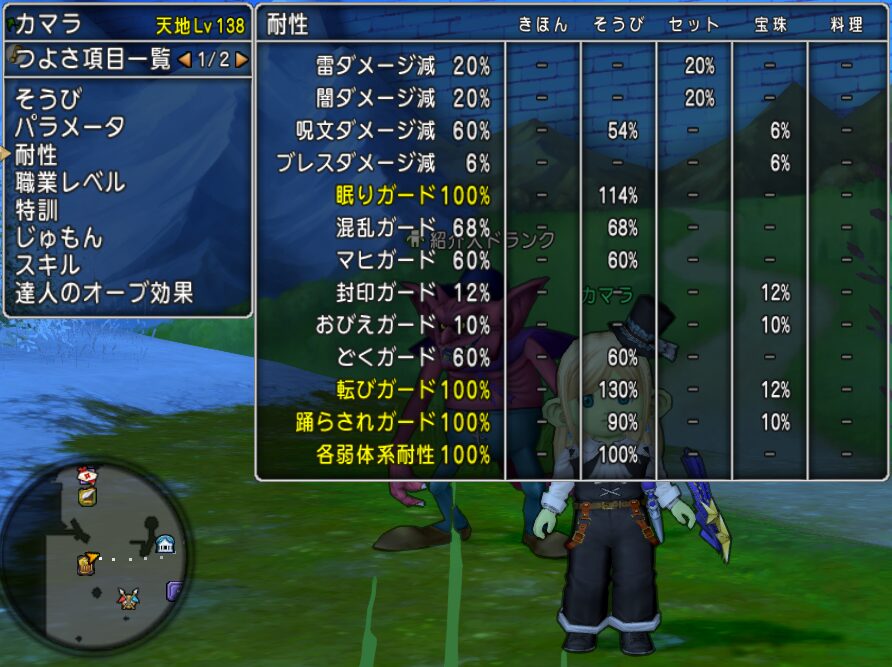Open 達人のオーブ効果 entry
Image resolution: width=892 pixels, height=667 pixels.
(x=104, y=293)
